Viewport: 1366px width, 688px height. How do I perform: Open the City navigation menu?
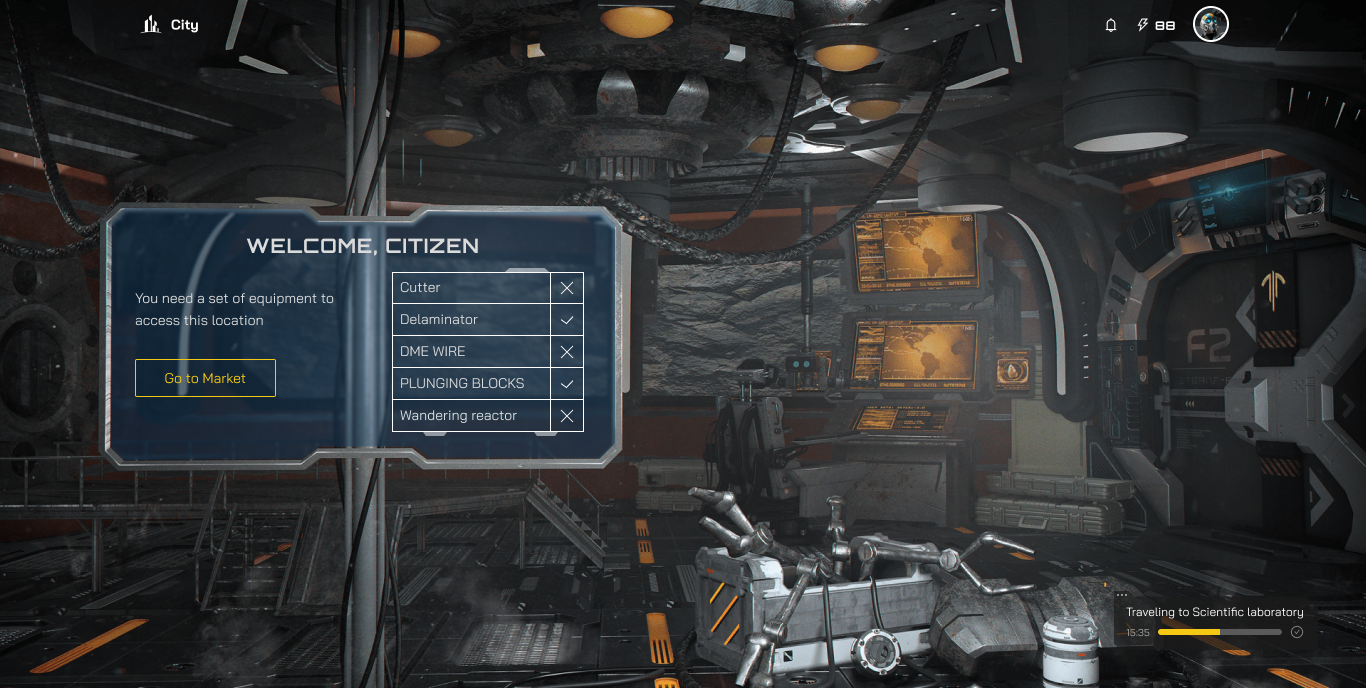(x=171, y=25)
